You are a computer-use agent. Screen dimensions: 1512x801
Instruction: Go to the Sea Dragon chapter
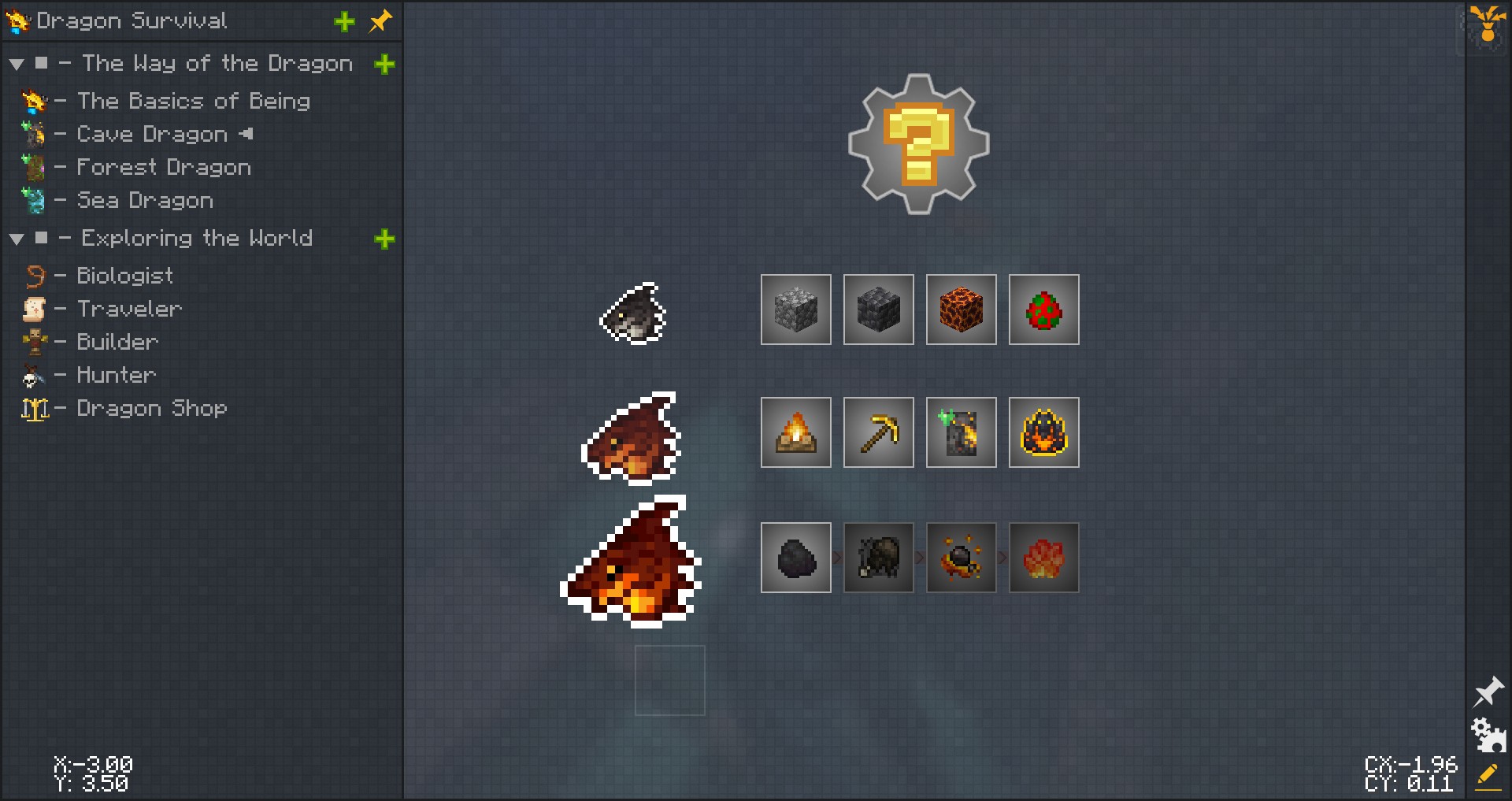(145, 200)
